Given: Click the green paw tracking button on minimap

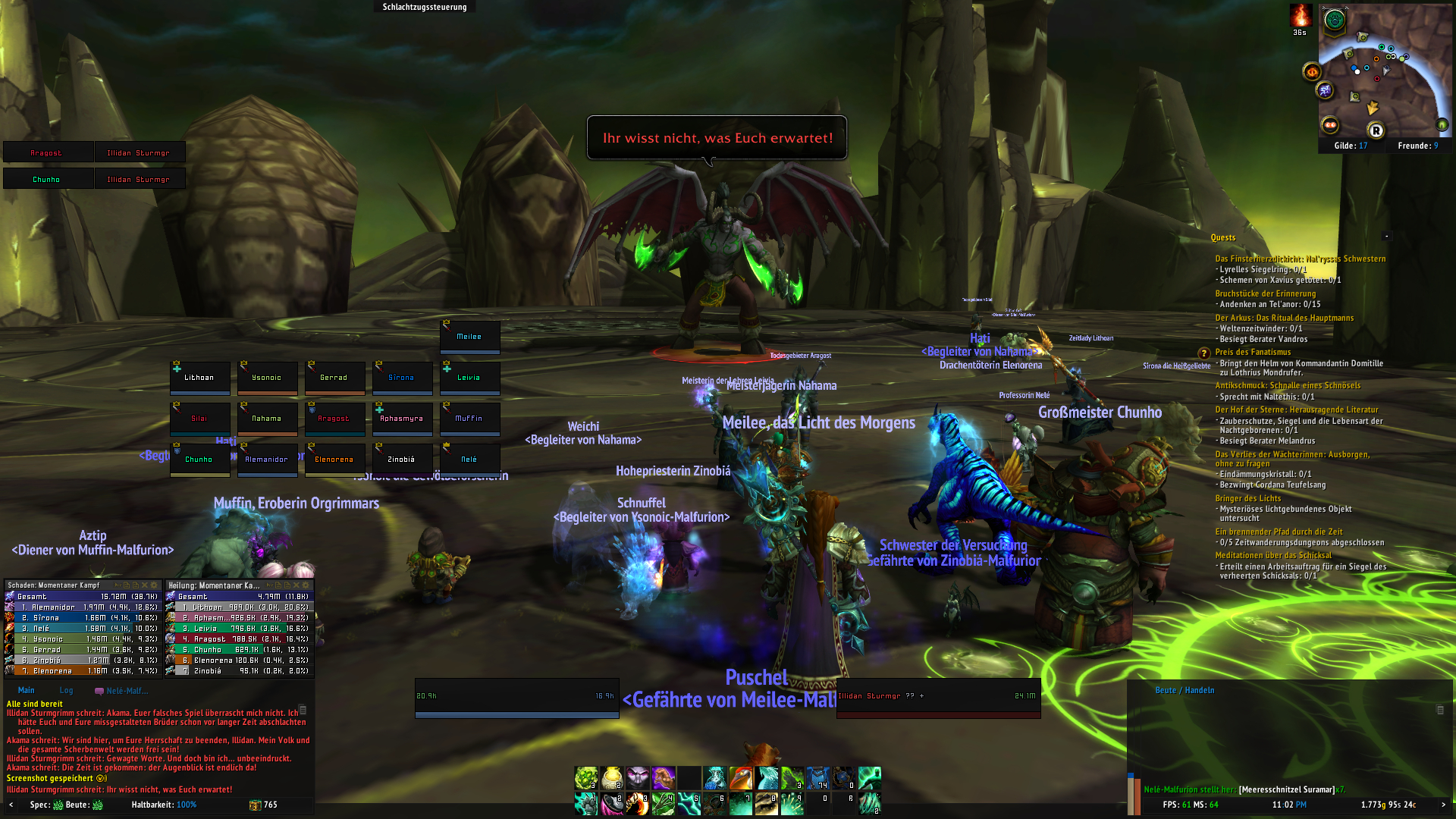Looking at the screenshot, I should tap(1334, 20).
